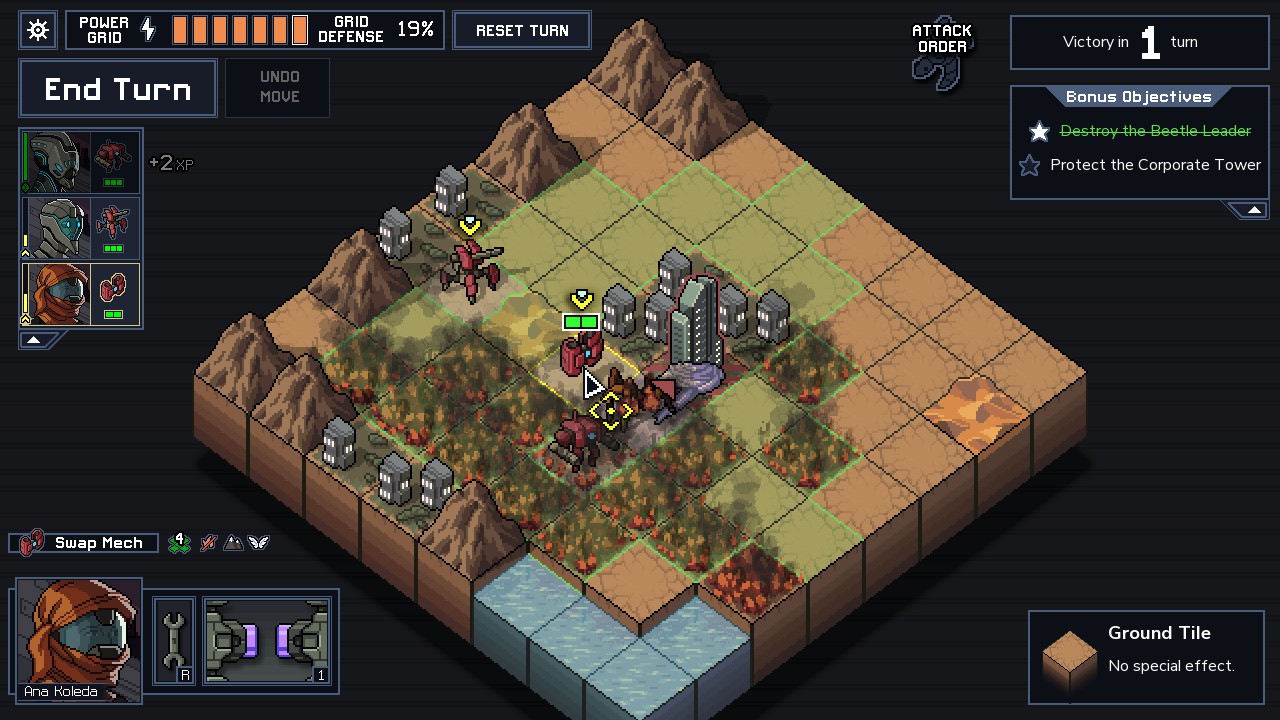The height and width of the screenshot is (720, 1280).
Task: Select the orange-hooded pilot's Swap Mech row
Action: [x=81, y=294]
